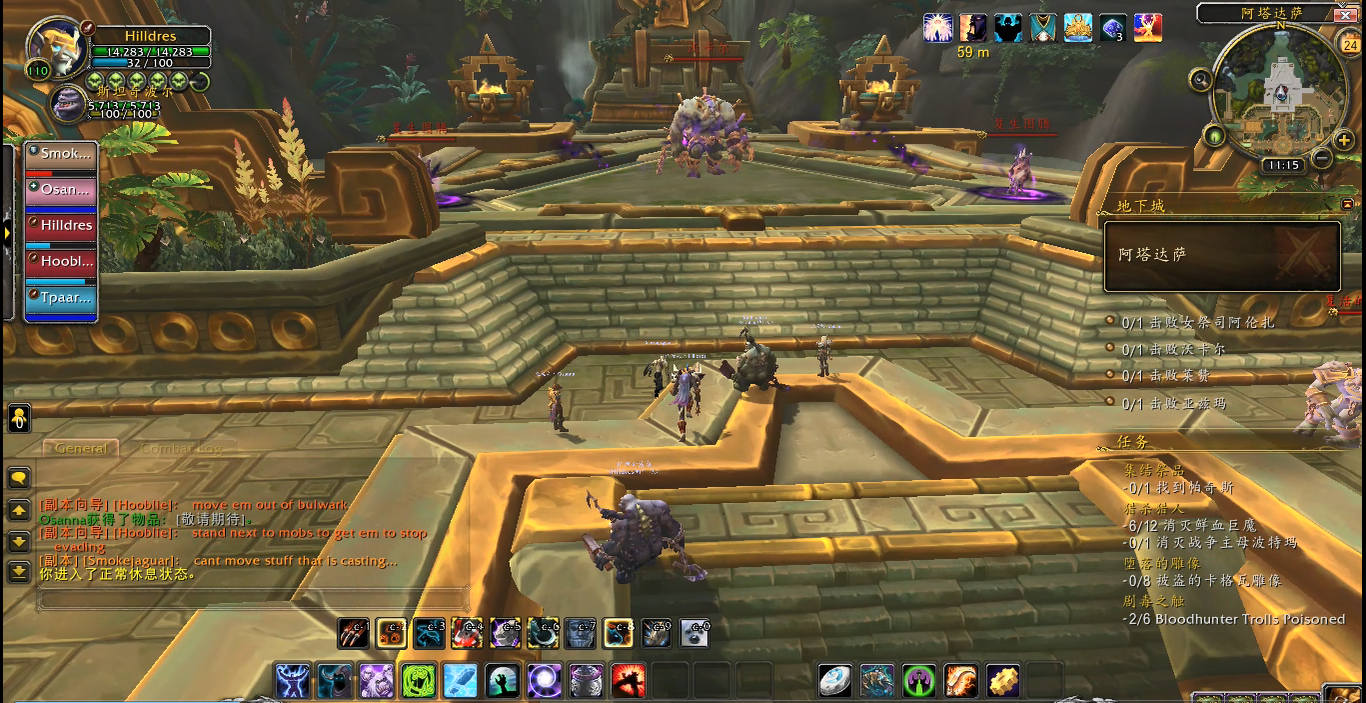This screenshot has width=1366, height=703.
Task: Select the Smok... party frame
Action: click(x=61, y=155)
